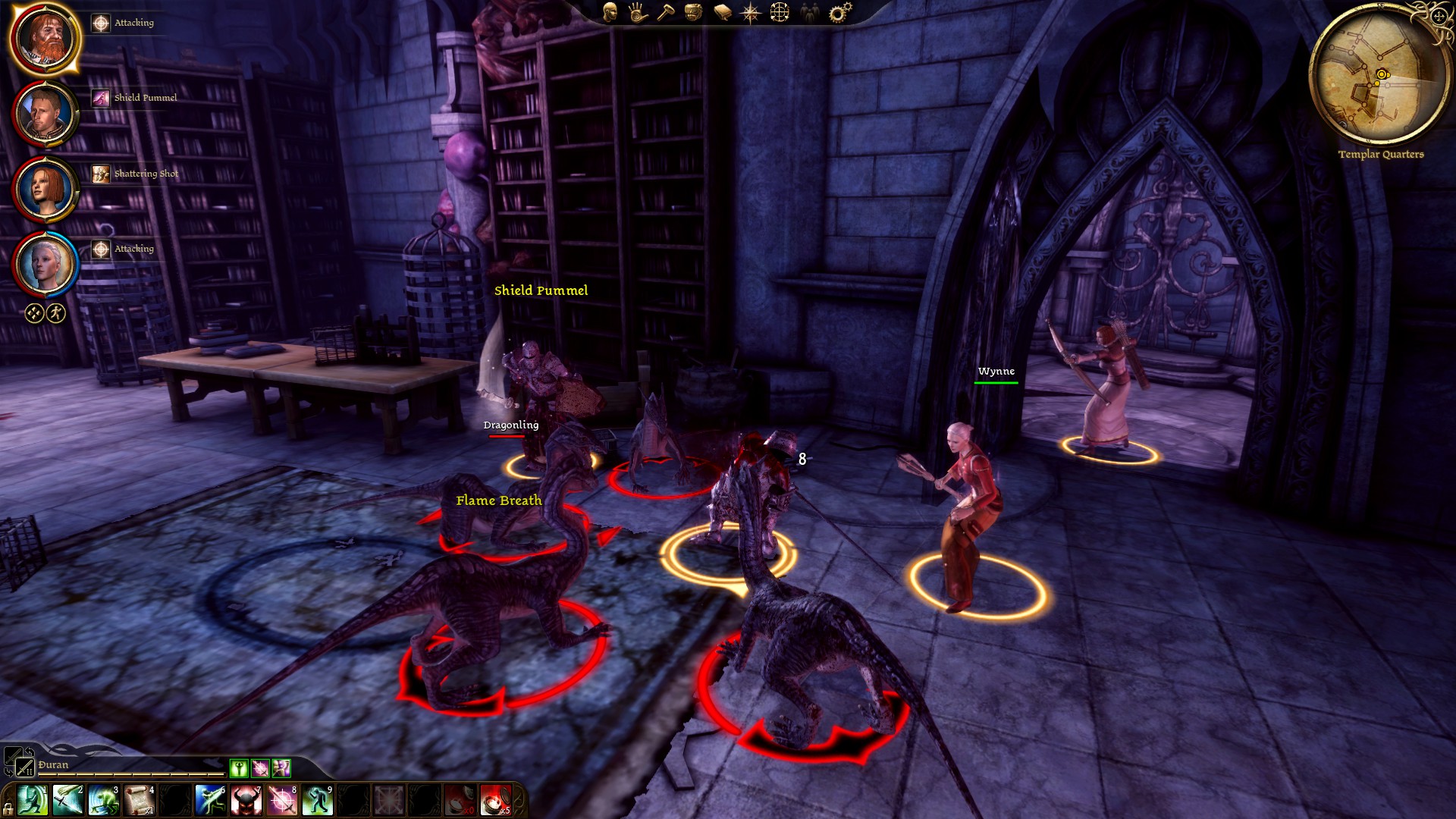Use the red health poultice x5

click(x=496, y=801)
